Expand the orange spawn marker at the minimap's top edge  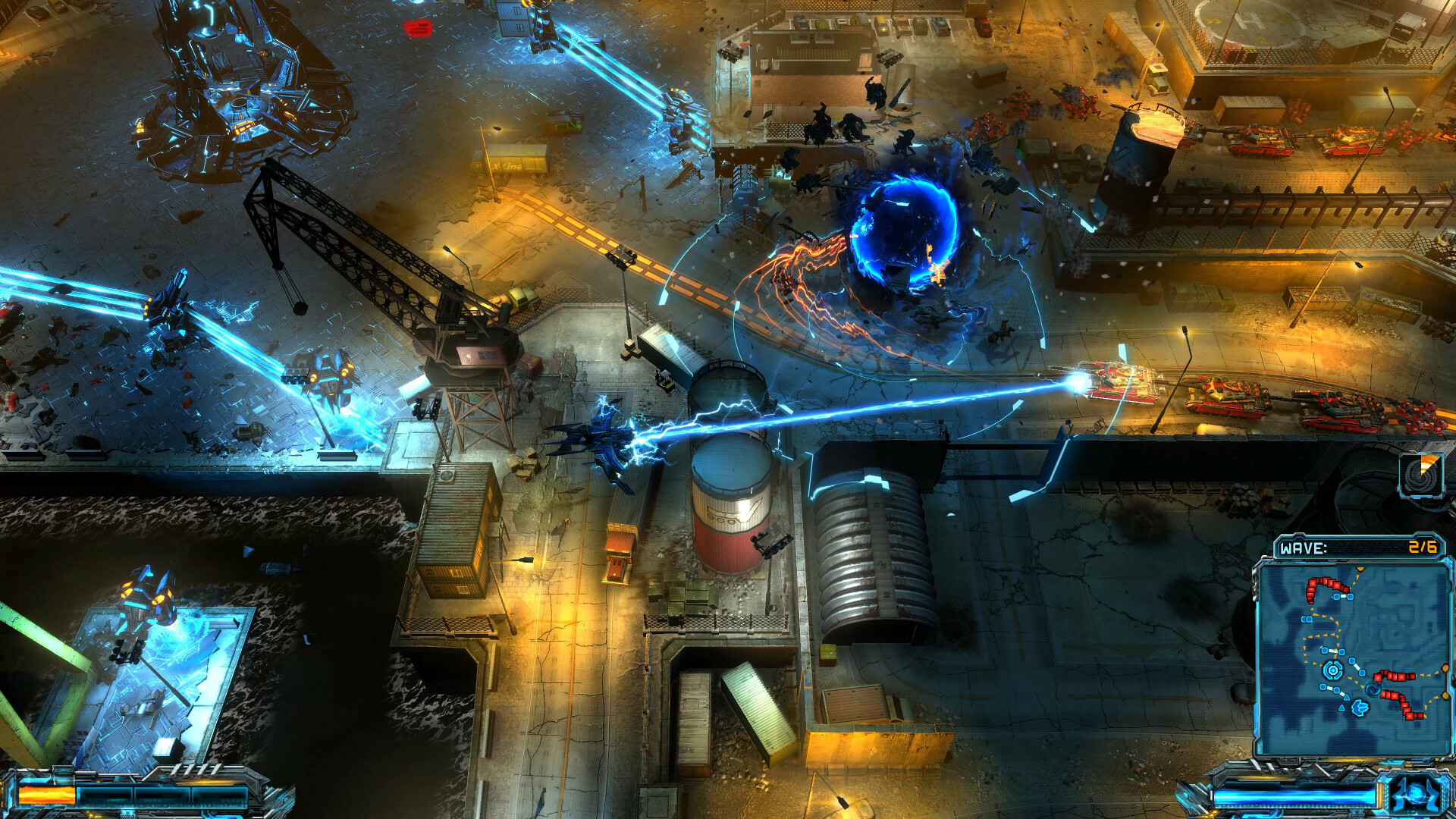click(x=1360, y=570)
